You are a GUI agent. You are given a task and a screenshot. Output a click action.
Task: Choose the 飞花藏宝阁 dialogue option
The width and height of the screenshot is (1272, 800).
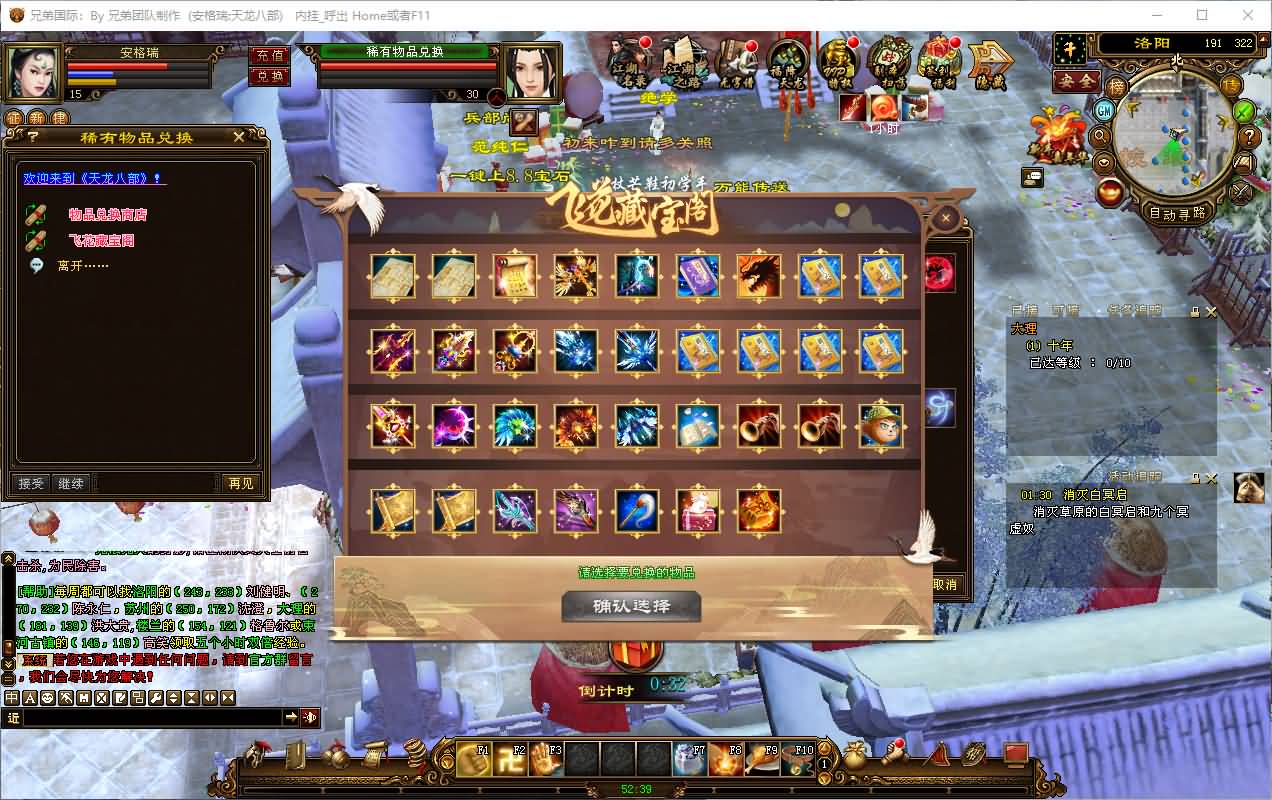(101, 240)
